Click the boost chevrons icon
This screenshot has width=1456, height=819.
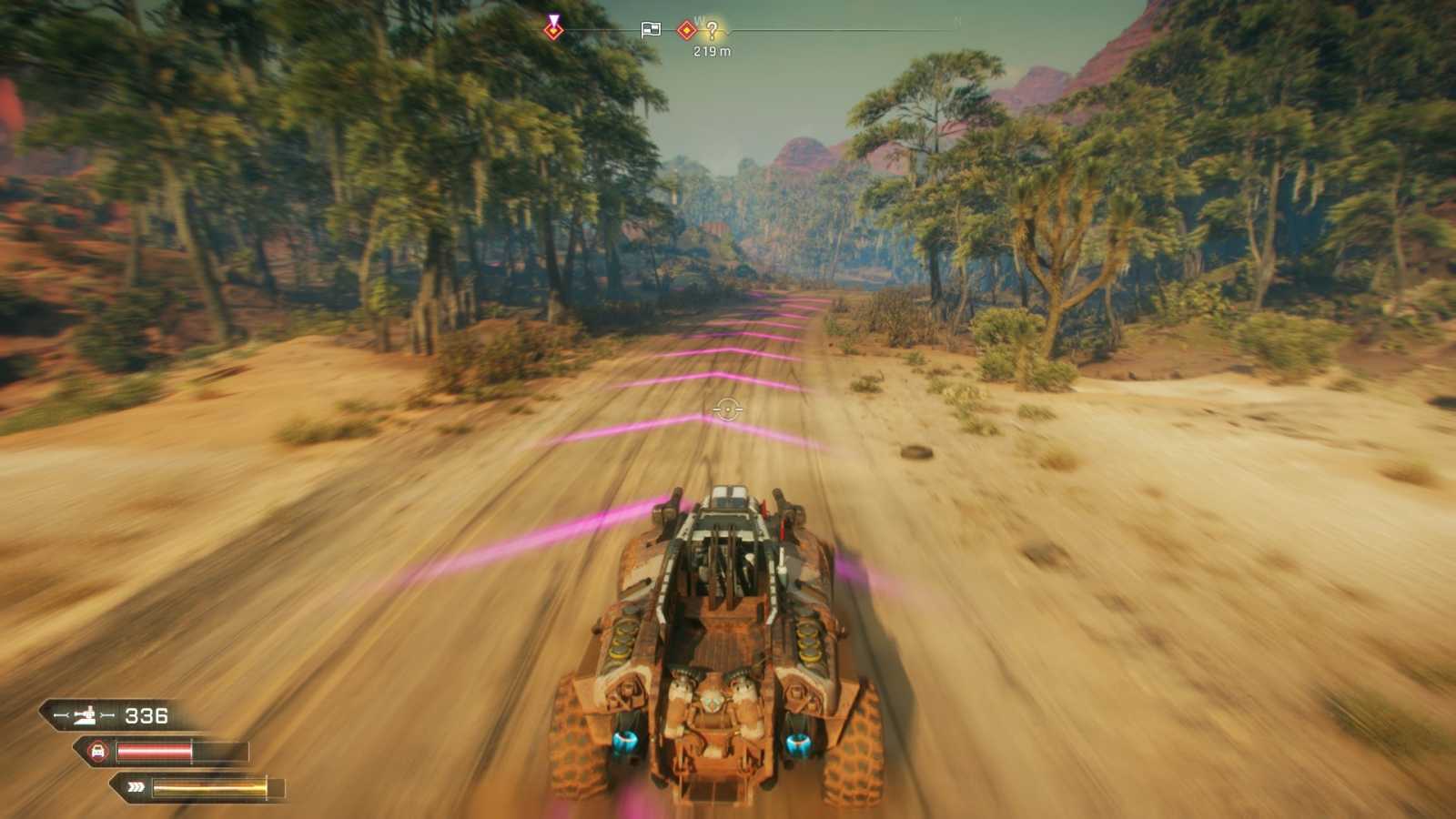click(135, 786)
